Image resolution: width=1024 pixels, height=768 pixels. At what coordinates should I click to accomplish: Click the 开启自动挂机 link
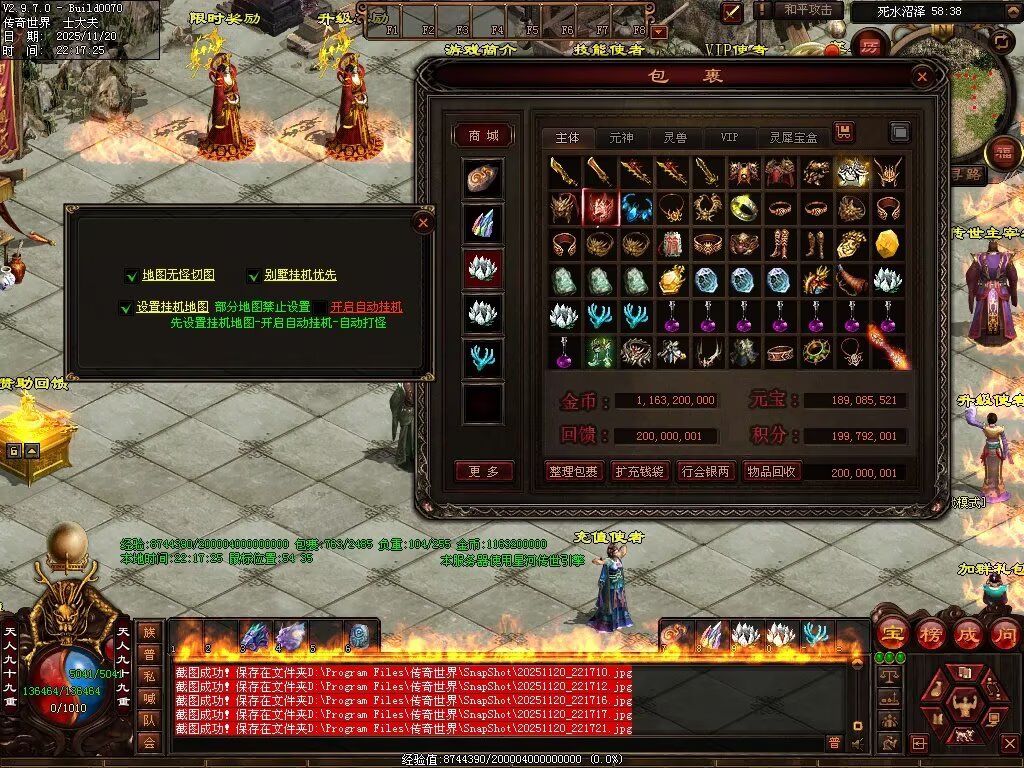click(x=366, y=307)
